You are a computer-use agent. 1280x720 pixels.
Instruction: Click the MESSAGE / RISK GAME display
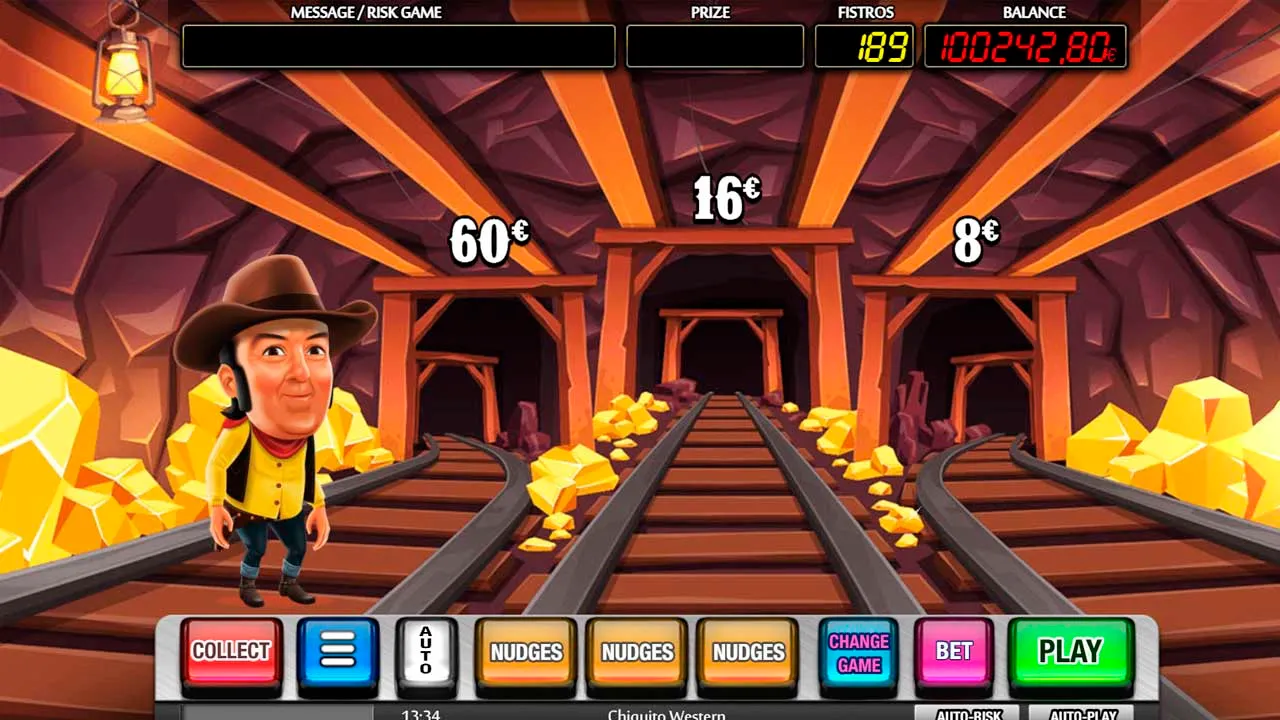[398, 45]
